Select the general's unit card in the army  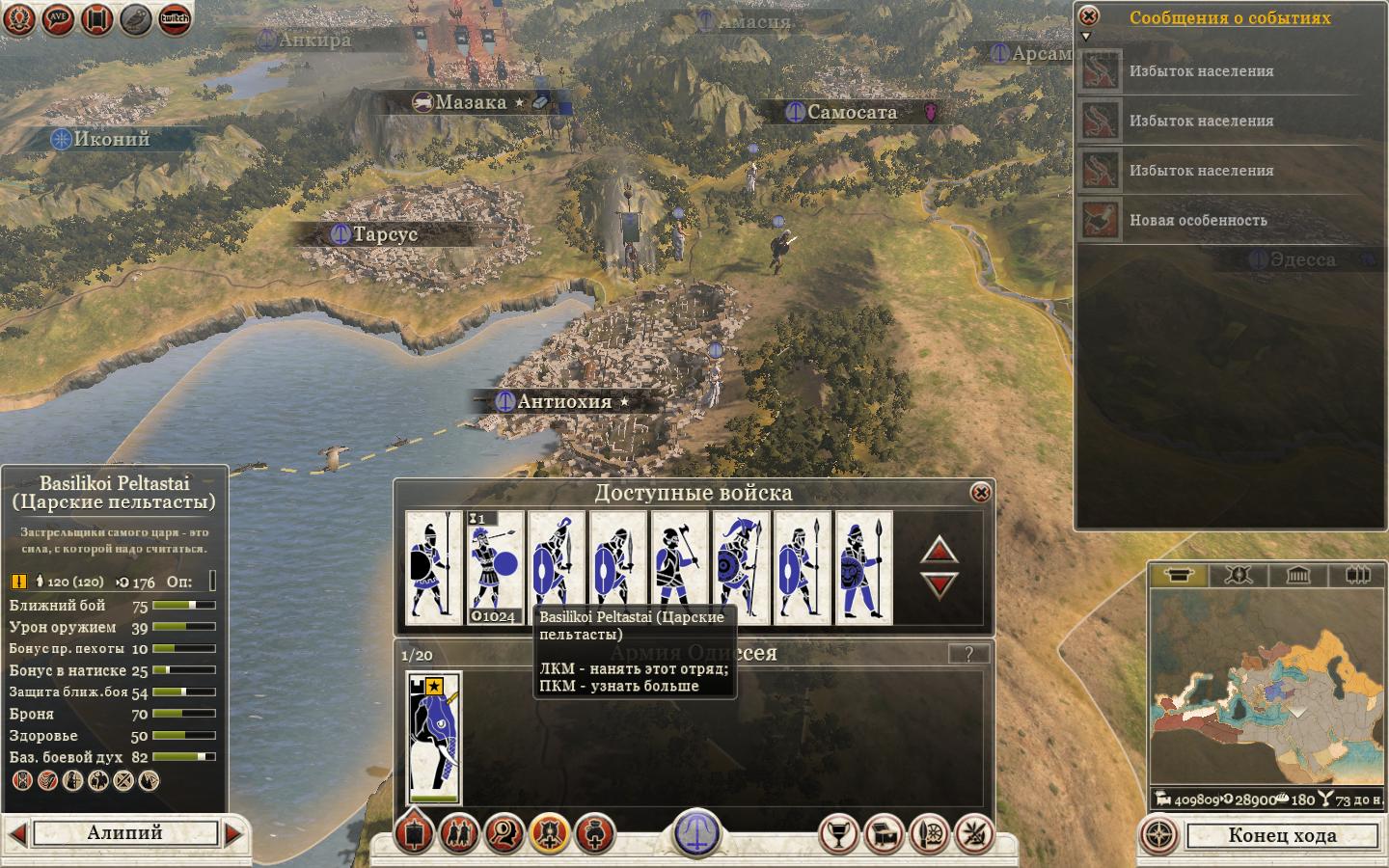[434, 738]
